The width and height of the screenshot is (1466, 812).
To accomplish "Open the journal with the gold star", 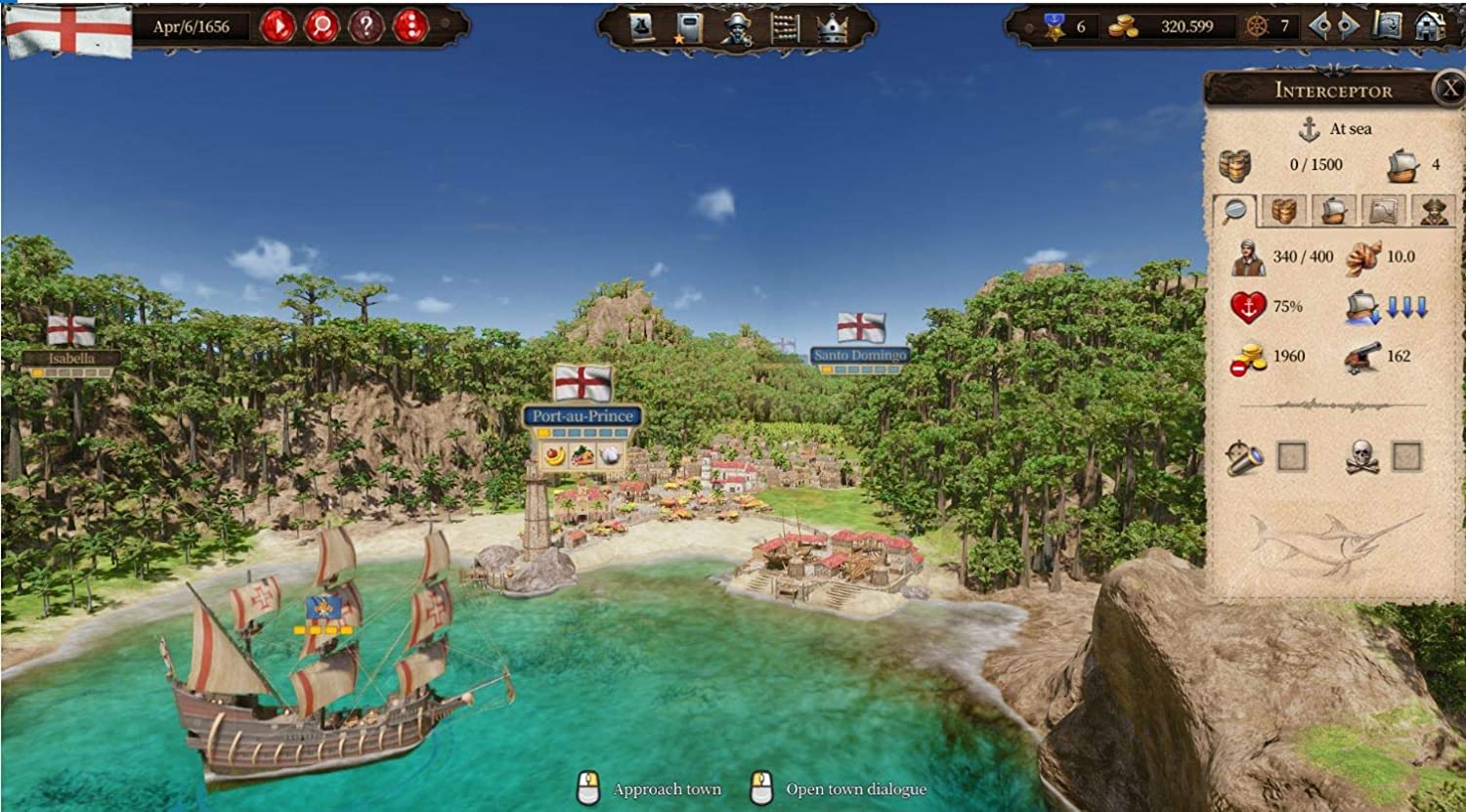I will point(685,27).
